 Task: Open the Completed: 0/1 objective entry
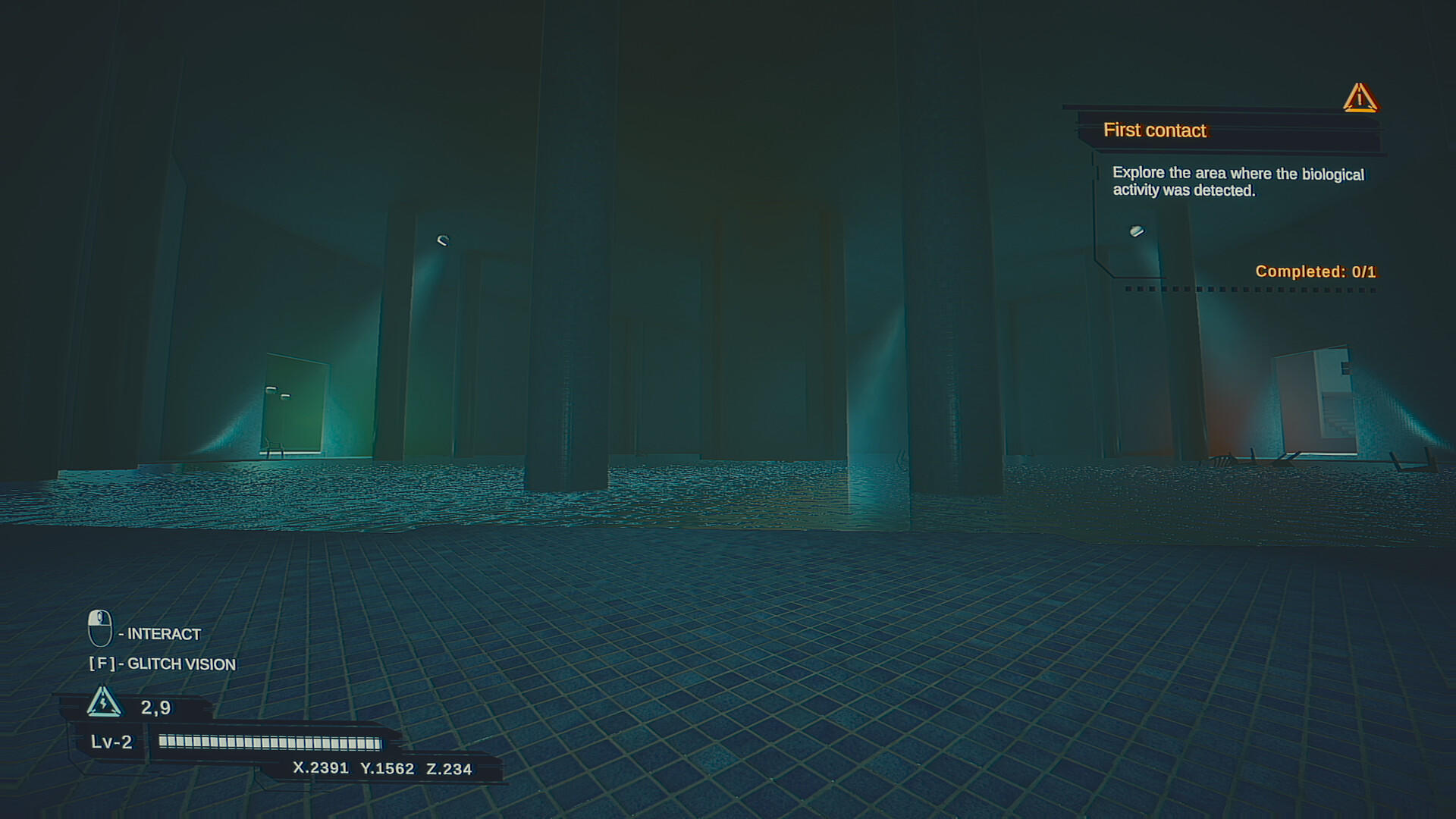point(1316,271)
